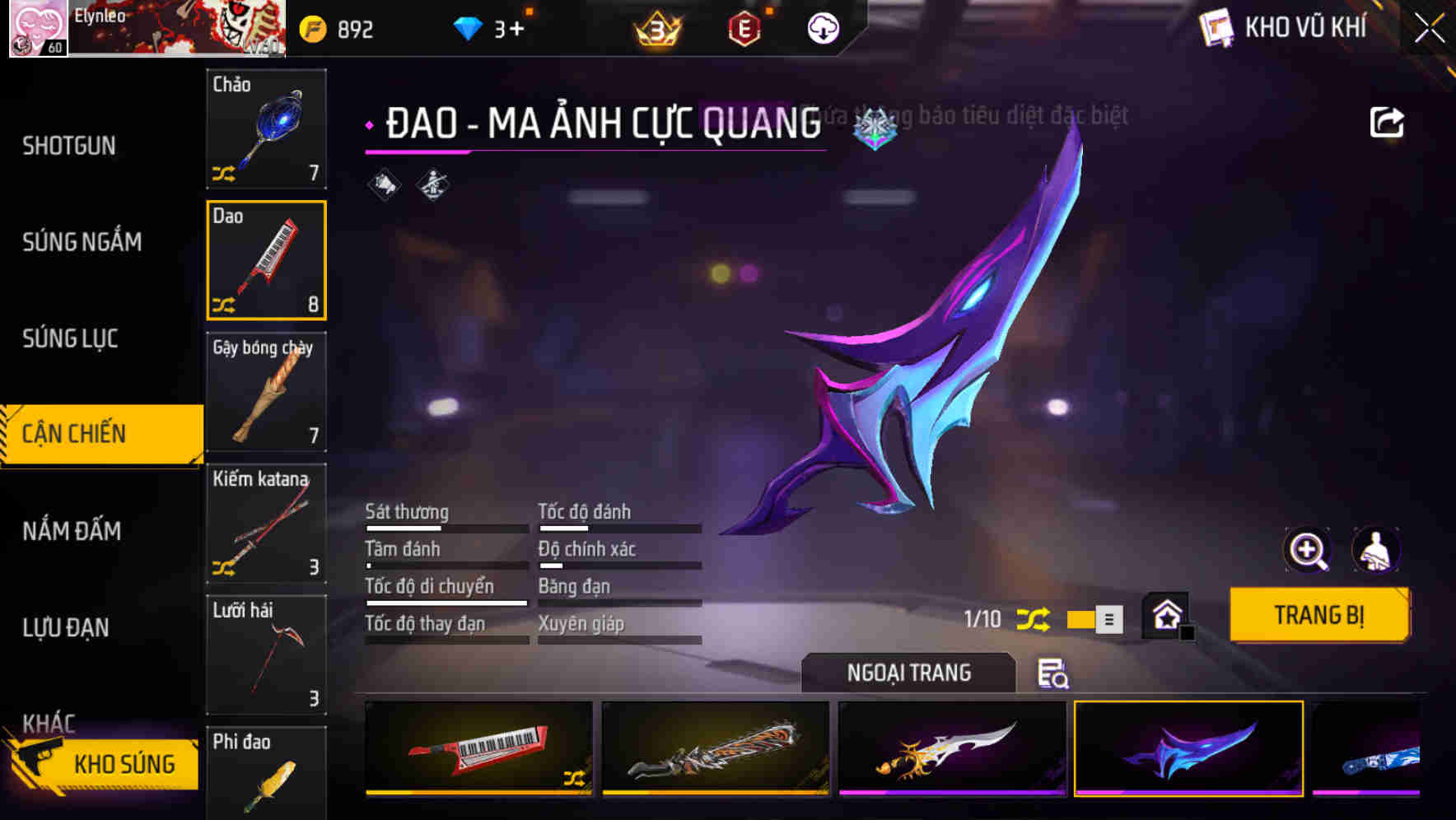The image size is (1456, 820).
Task: Open the NGOẠI TRANG tab
Action: tap(910, 672)
